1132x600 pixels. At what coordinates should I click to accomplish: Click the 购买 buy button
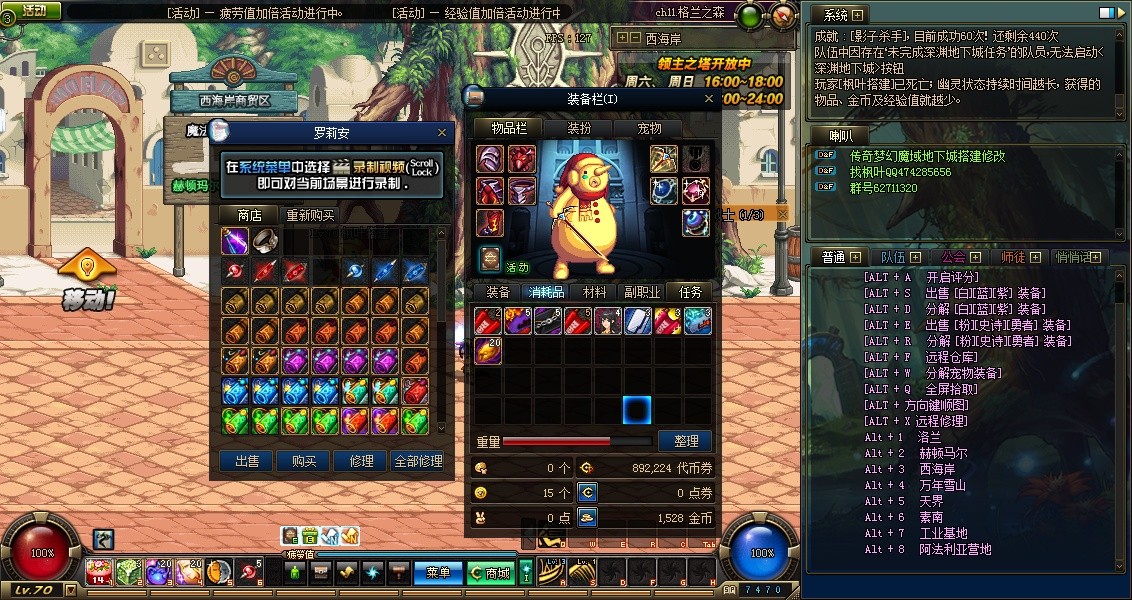click(x=304, y=461)
